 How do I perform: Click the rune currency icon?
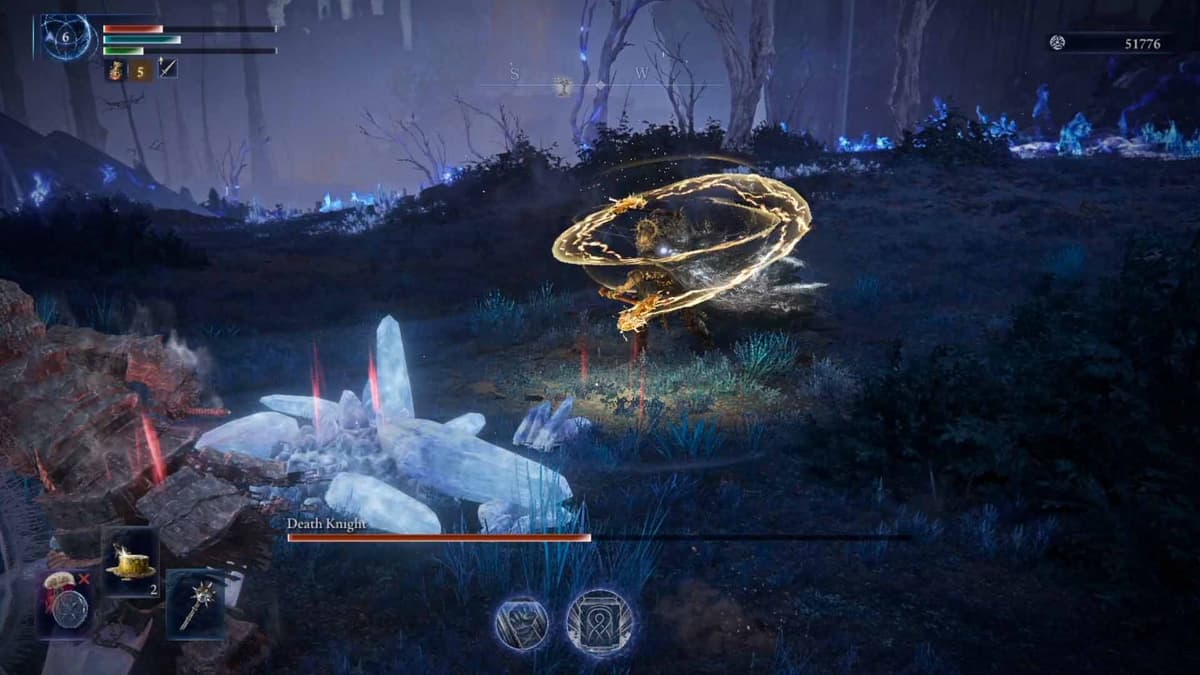(1057, 41)
